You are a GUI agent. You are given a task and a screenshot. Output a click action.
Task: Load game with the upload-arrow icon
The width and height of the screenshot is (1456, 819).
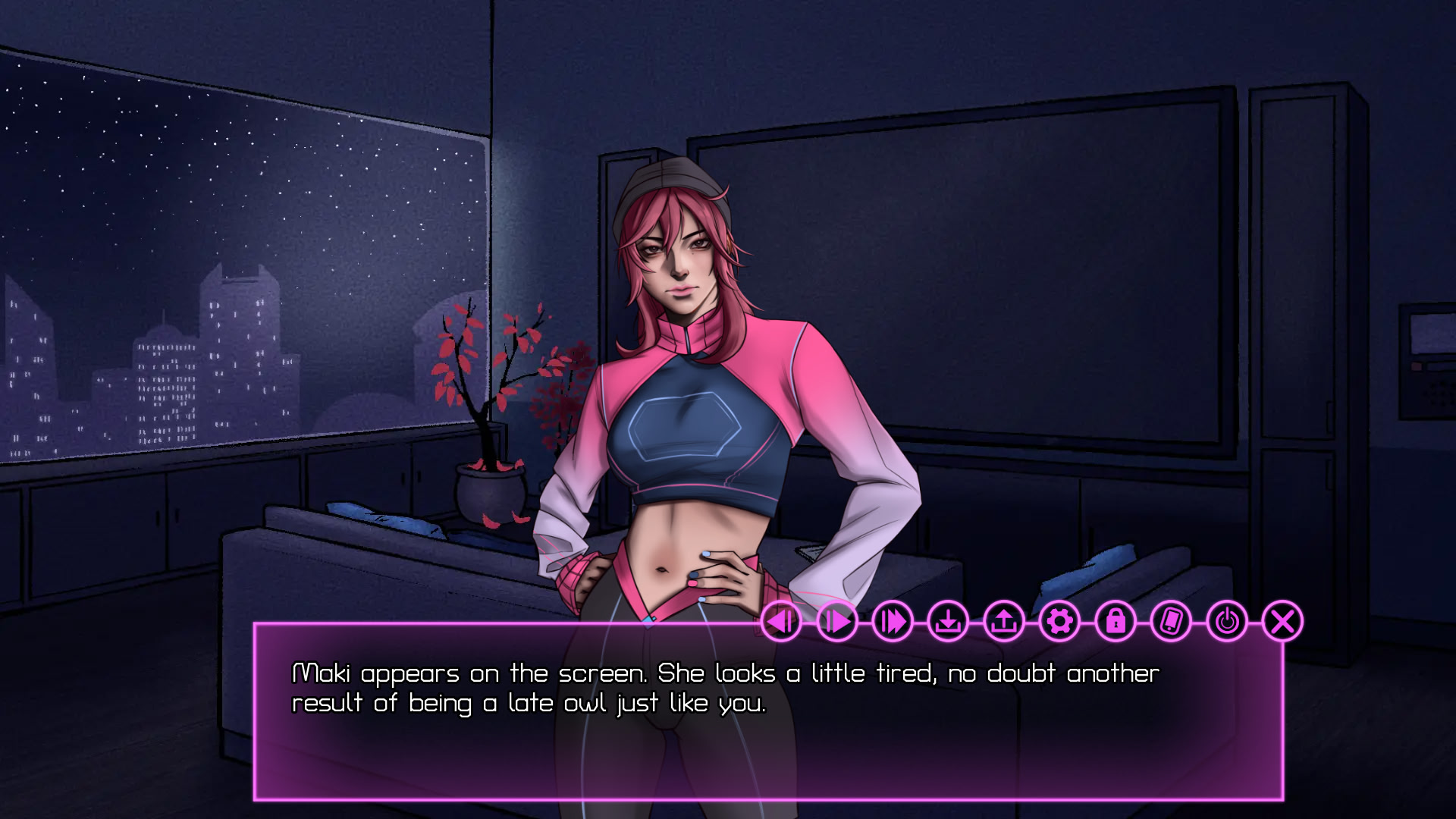pos(1004,622)
